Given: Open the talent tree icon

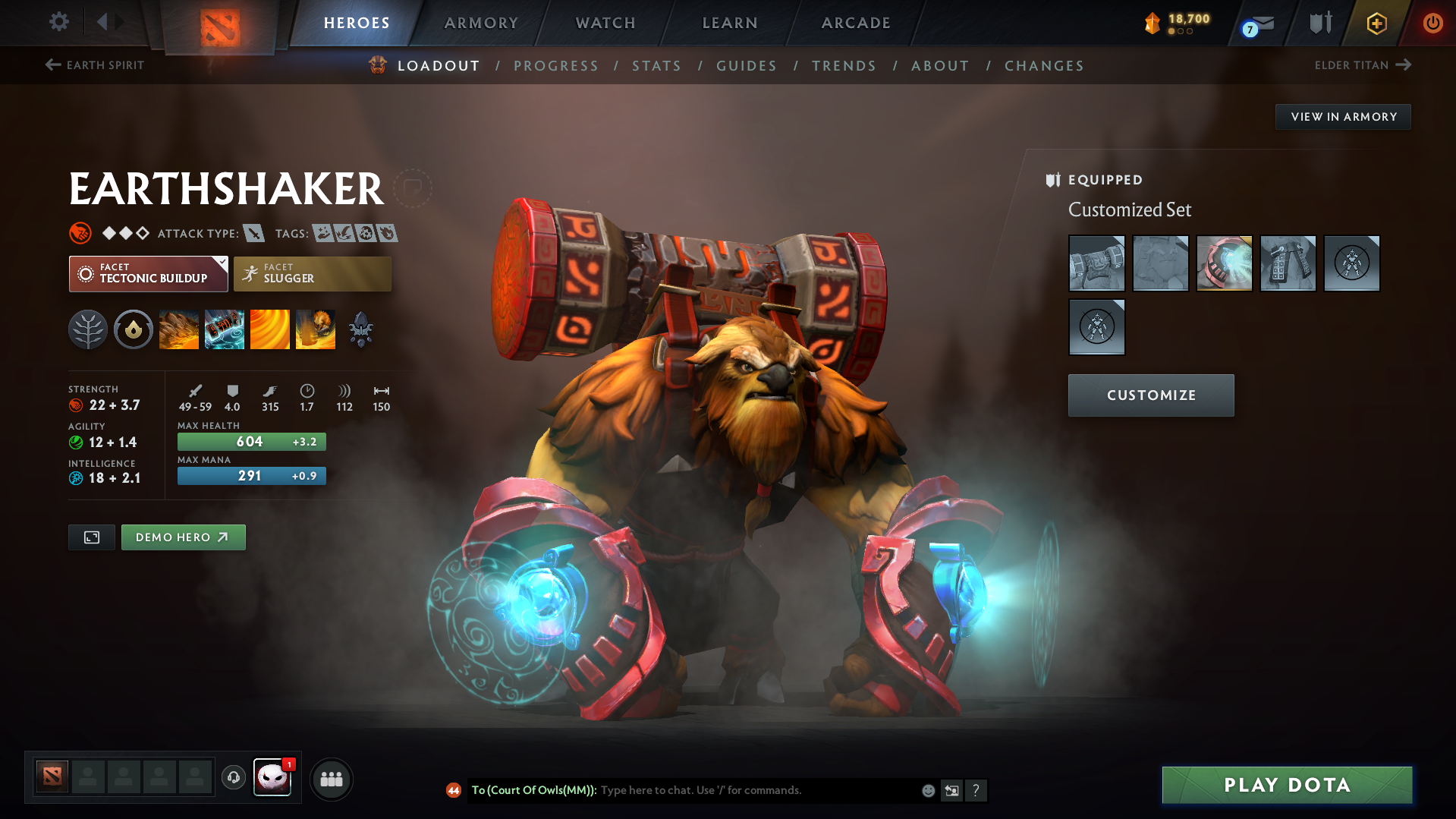Looking at the screenshot, I should (x=87, y=329).
